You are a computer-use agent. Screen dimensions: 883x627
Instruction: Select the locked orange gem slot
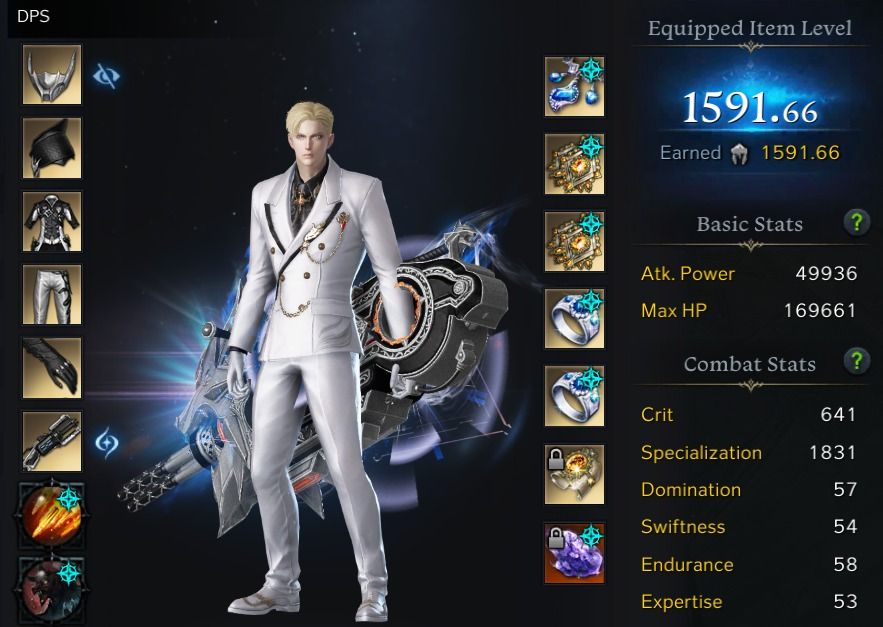point(574,474)
